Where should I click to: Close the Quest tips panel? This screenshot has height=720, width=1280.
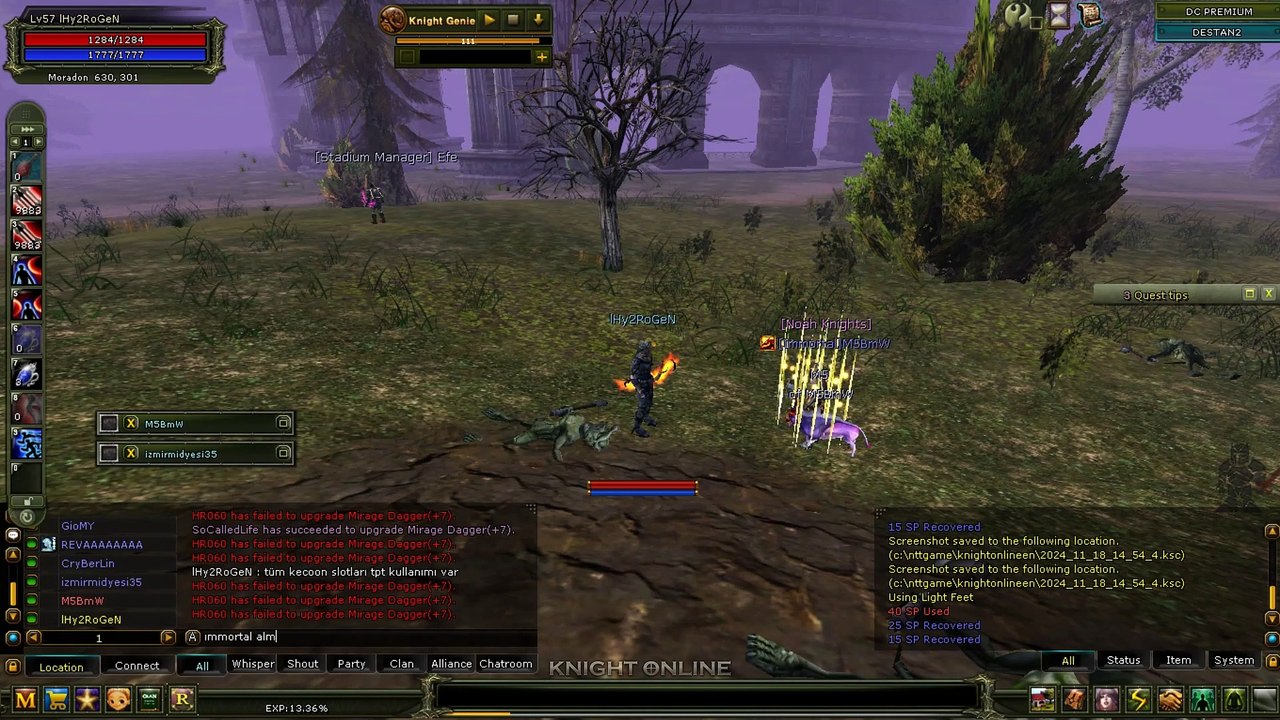click(1268, 294)
